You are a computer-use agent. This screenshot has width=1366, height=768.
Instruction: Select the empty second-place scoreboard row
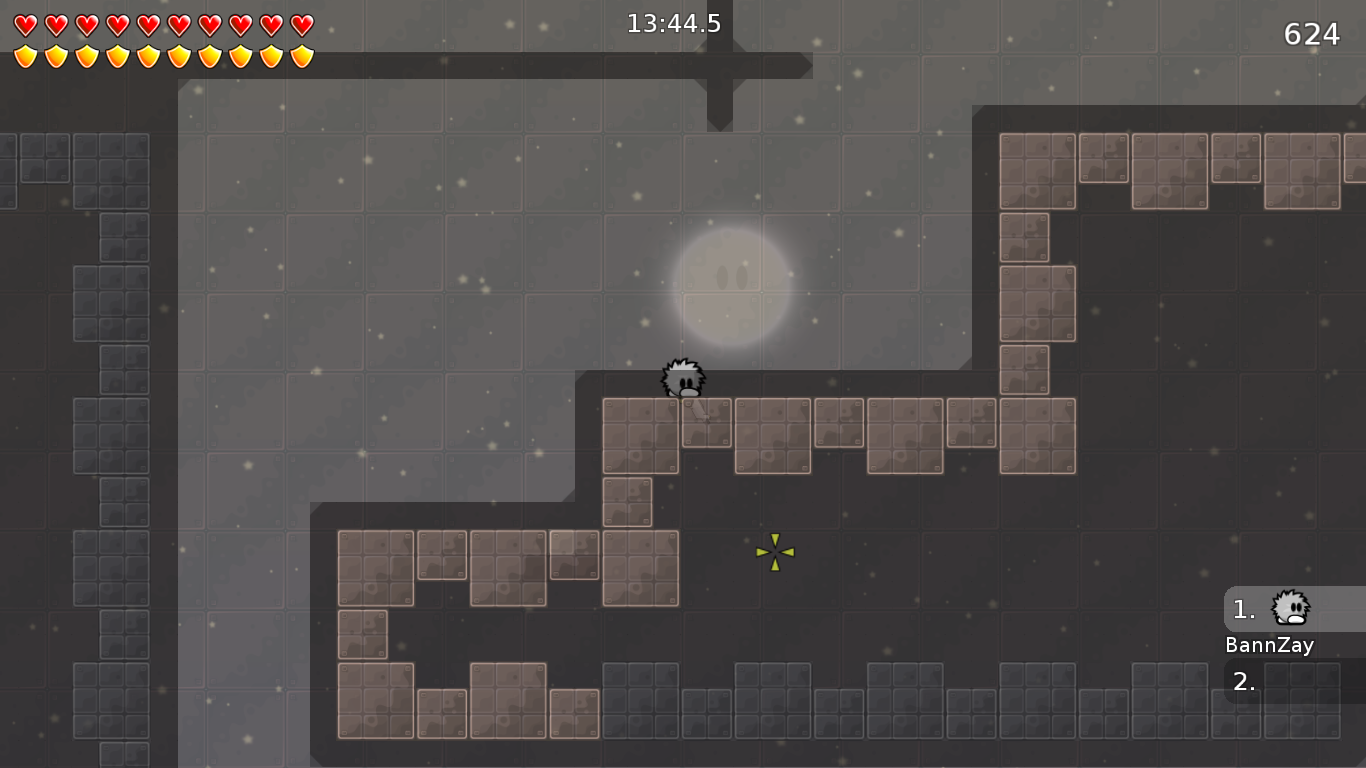click(1294, 681)
